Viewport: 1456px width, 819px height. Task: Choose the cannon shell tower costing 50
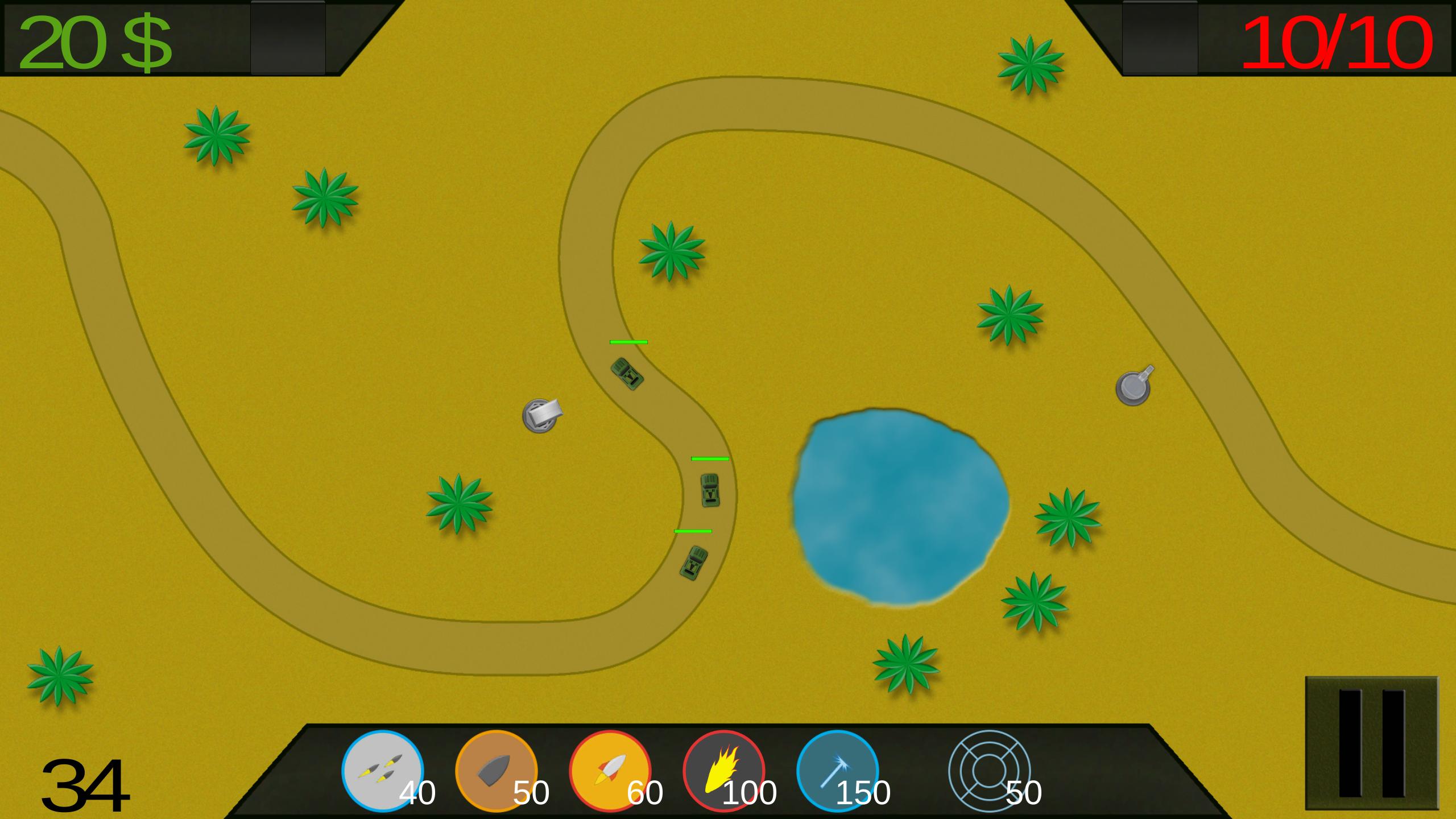496,771
